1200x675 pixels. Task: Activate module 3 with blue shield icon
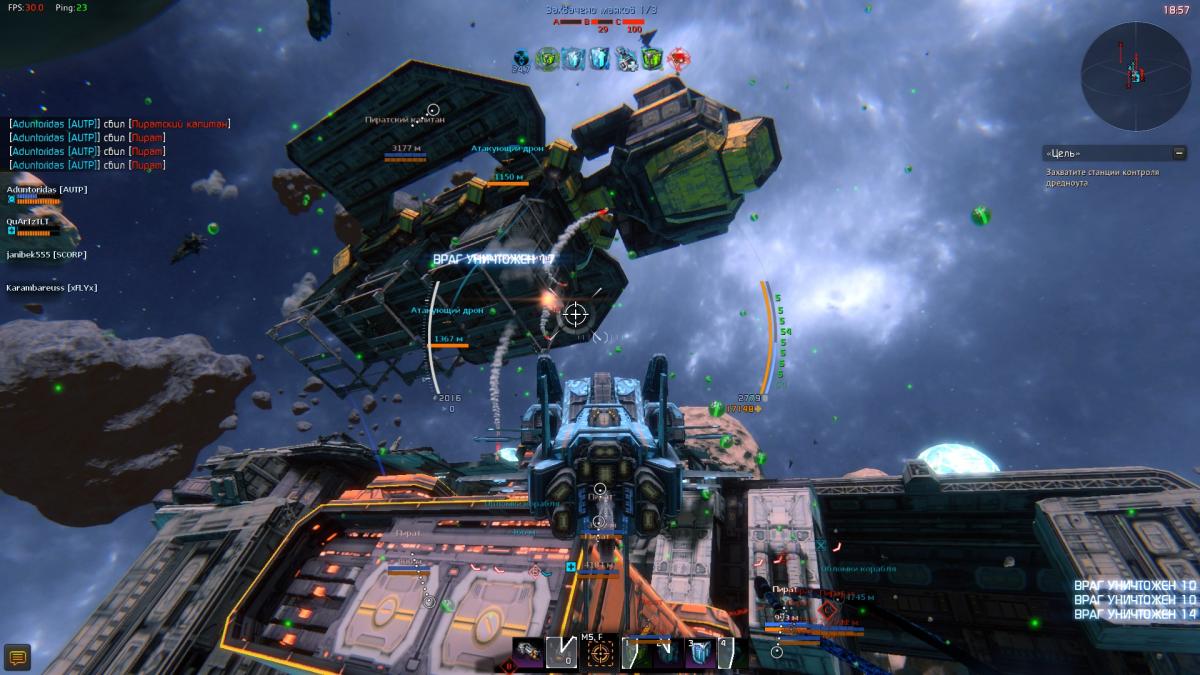click(700, 653)
